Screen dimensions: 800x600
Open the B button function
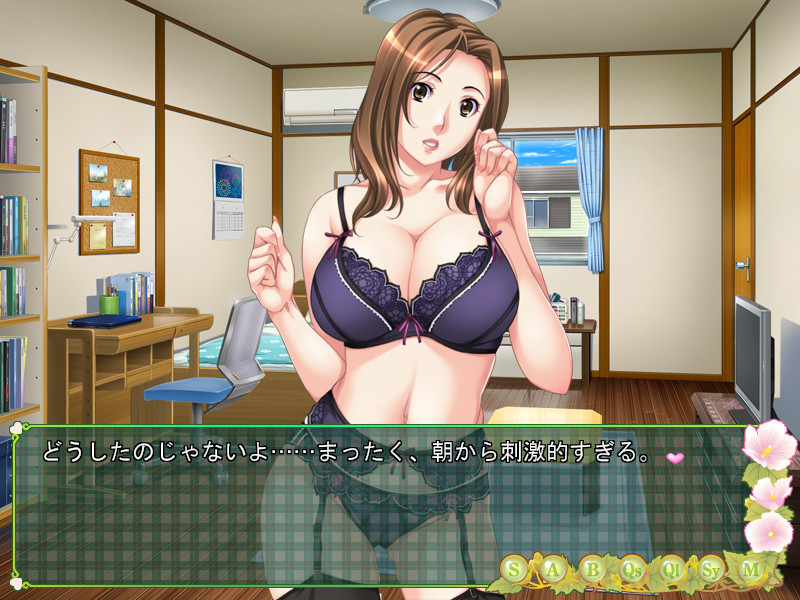(x=593, y=569)
